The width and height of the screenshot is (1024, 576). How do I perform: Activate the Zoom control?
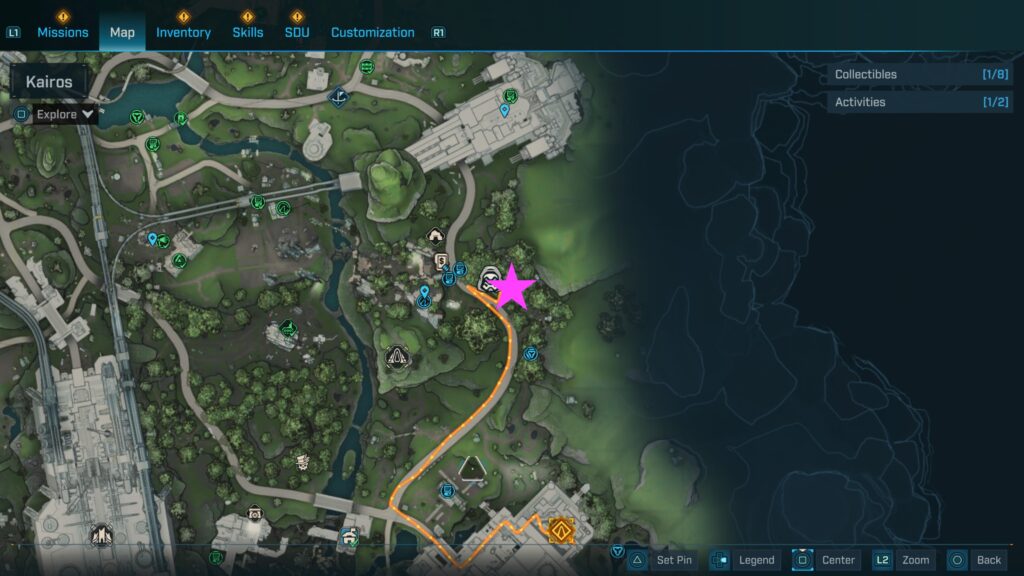(x=914, y=560)
